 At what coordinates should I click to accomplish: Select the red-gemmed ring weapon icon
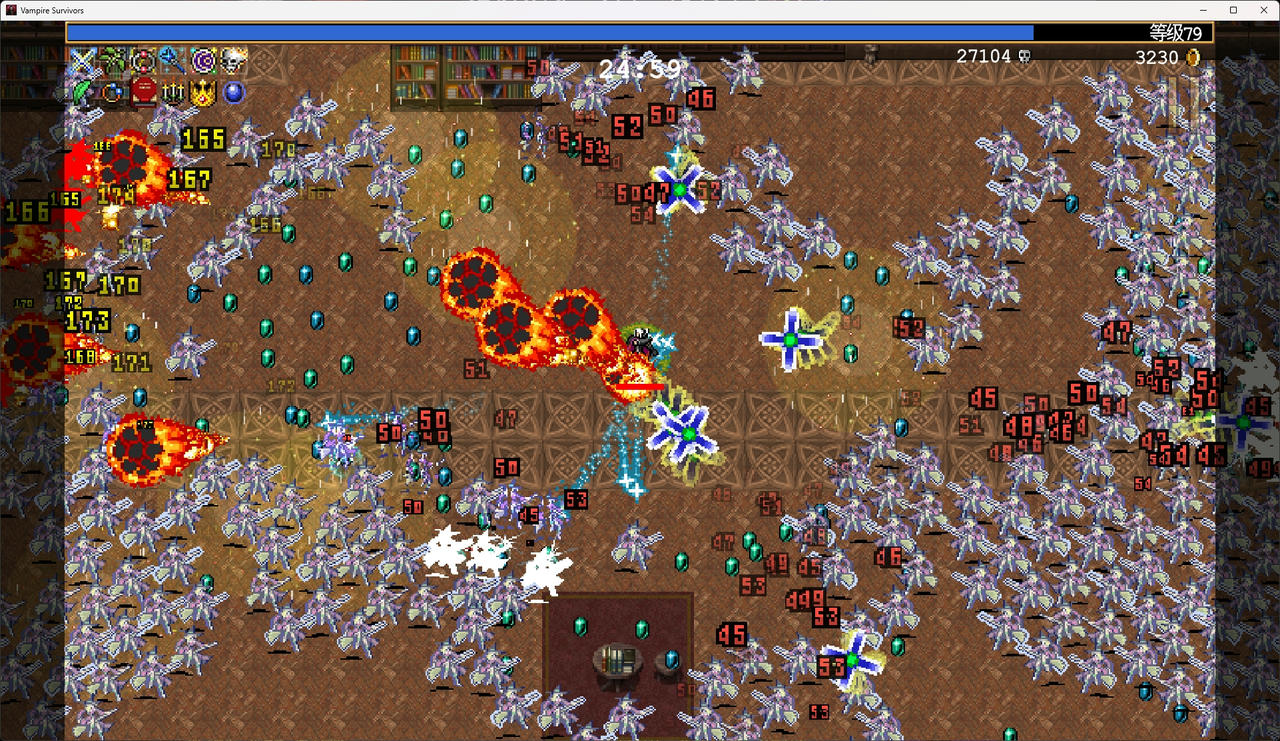143,61
